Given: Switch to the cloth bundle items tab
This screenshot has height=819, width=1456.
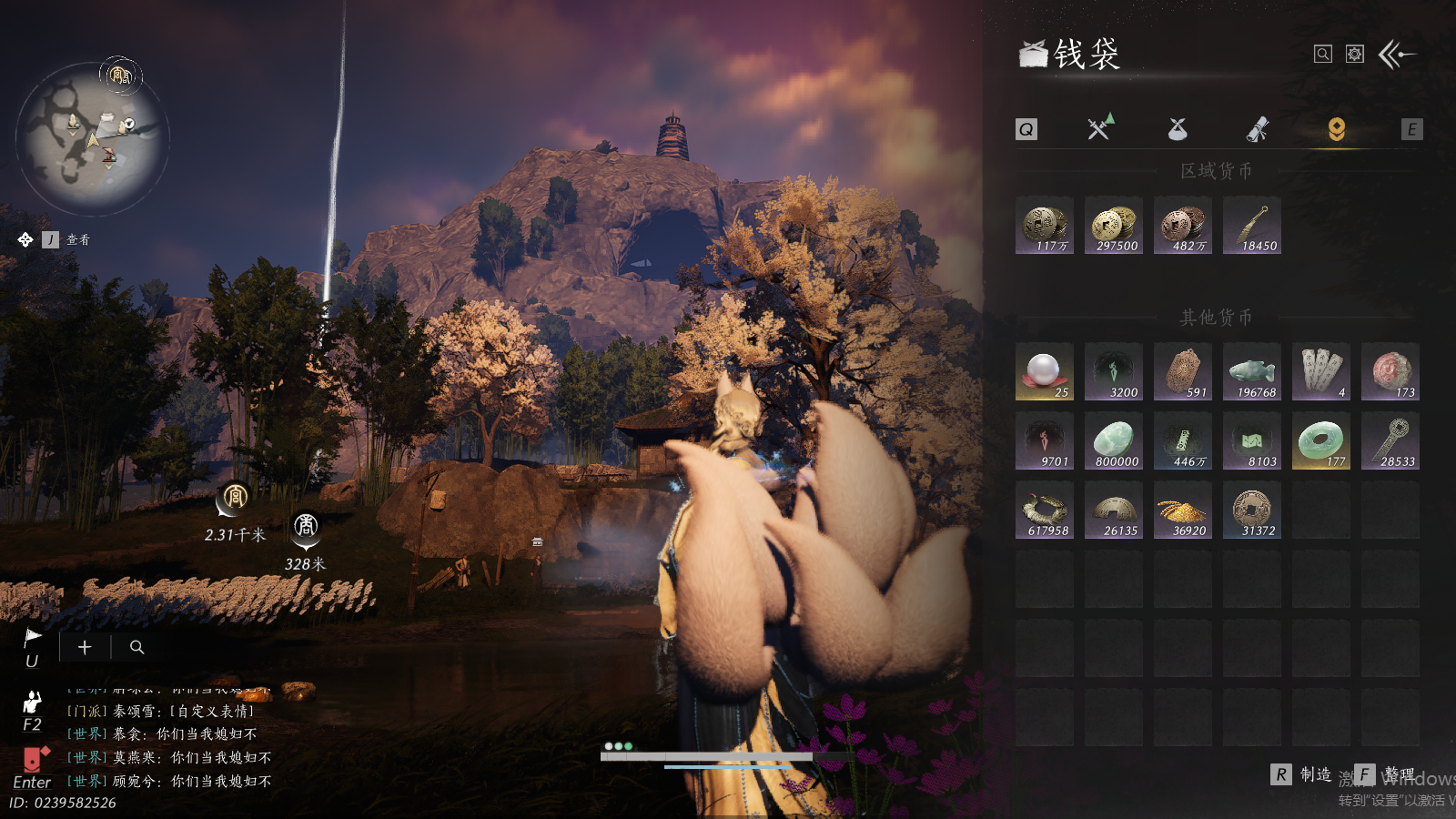Looking at the screenshot, I should (1178, 129).
